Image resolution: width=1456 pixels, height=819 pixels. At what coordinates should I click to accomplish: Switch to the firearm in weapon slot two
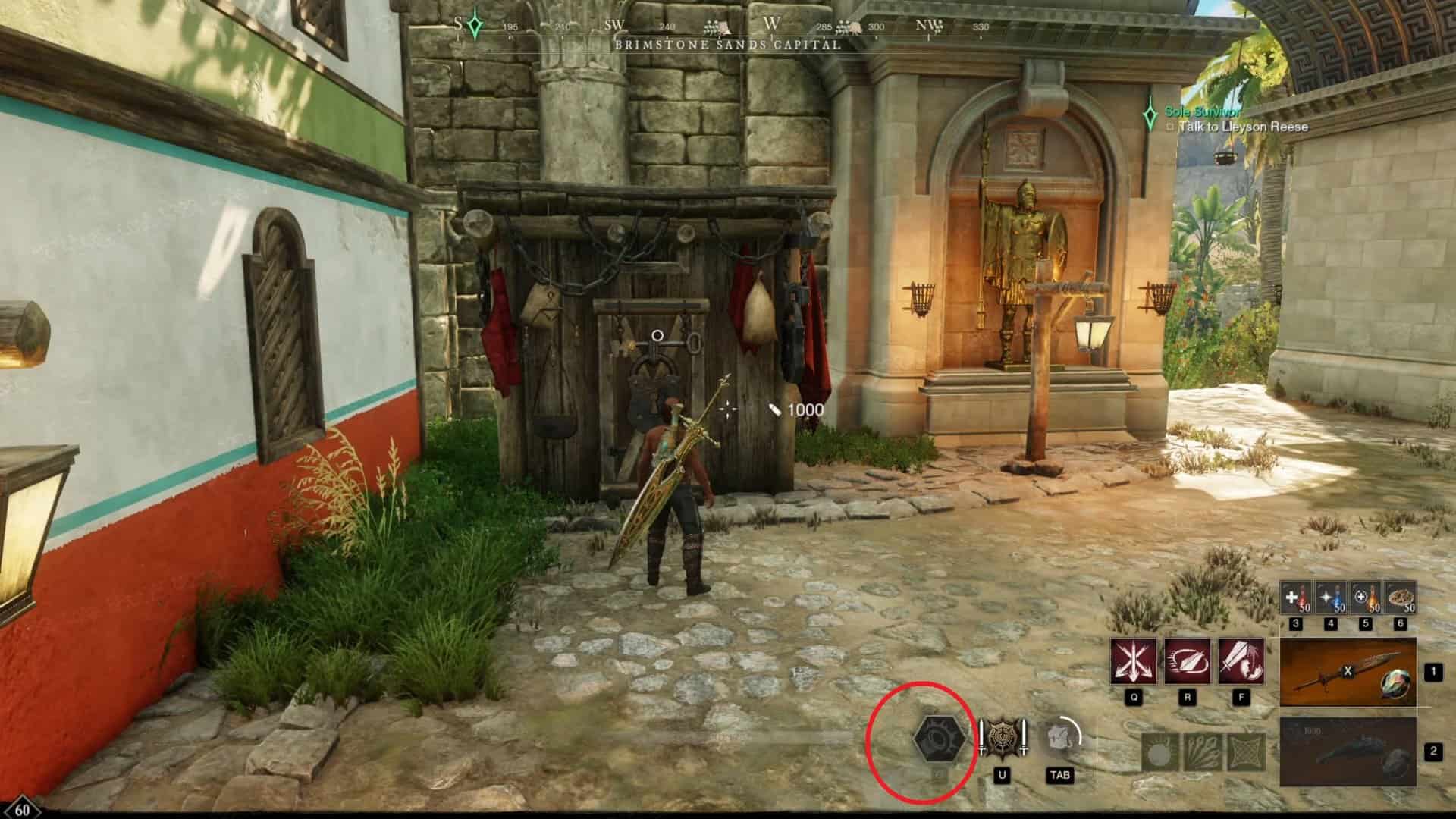coord(1348,752)
